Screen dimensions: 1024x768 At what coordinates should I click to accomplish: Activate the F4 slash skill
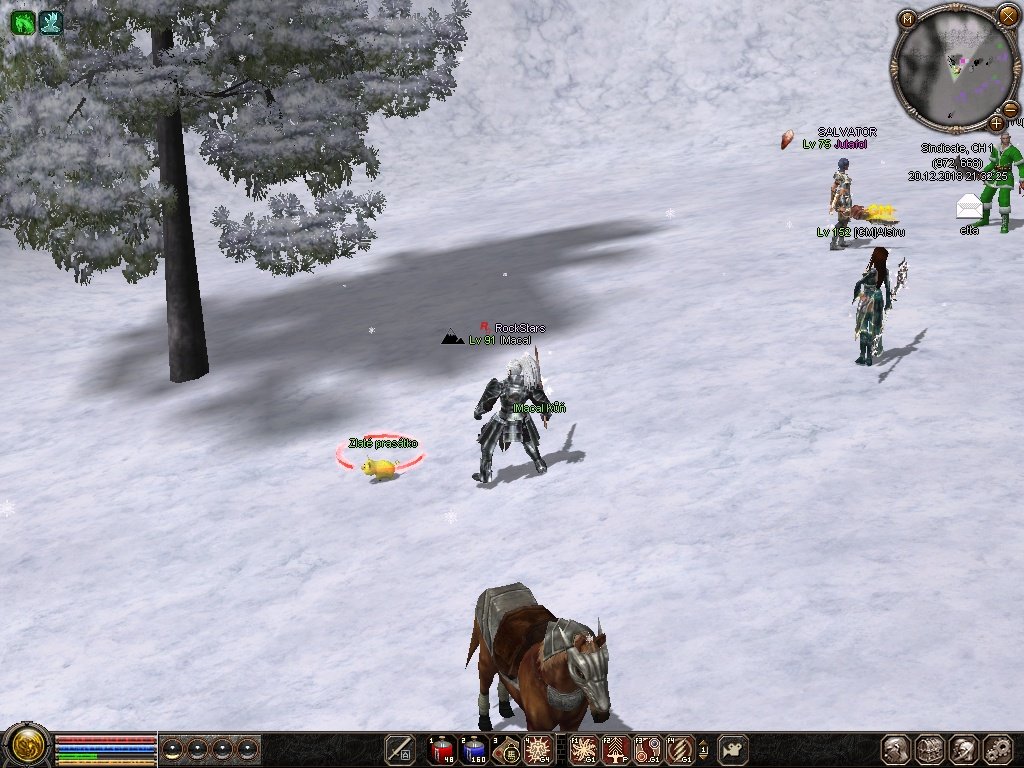pos(680,749)
